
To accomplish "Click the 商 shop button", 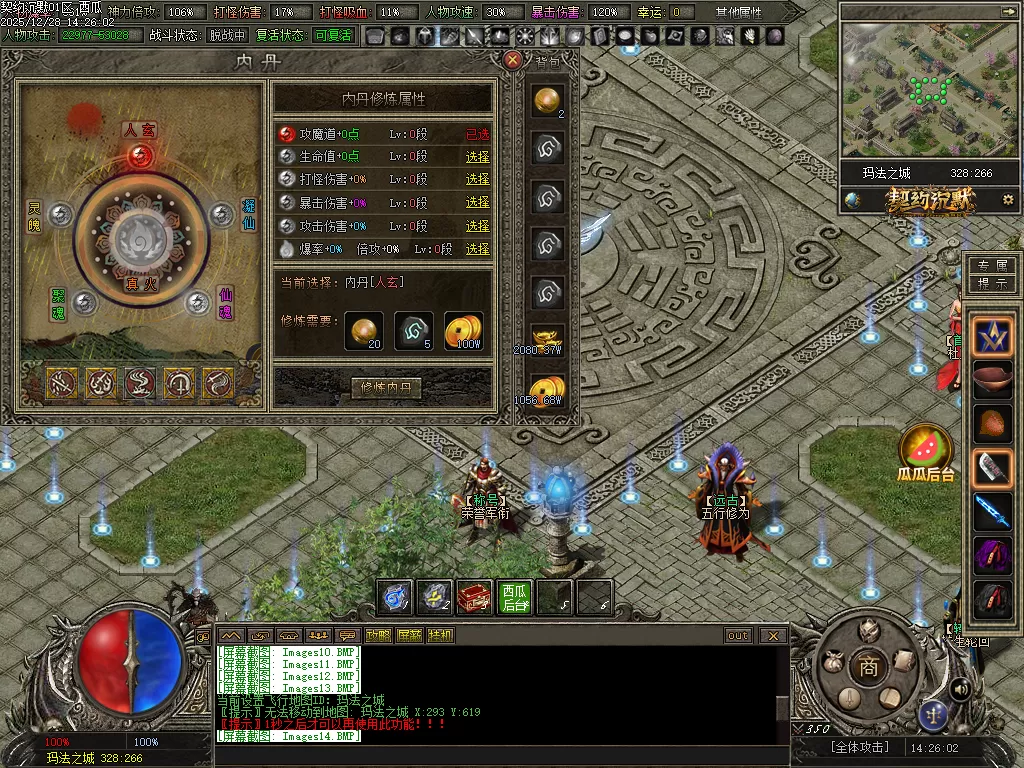I will click(x=868, y=667).
